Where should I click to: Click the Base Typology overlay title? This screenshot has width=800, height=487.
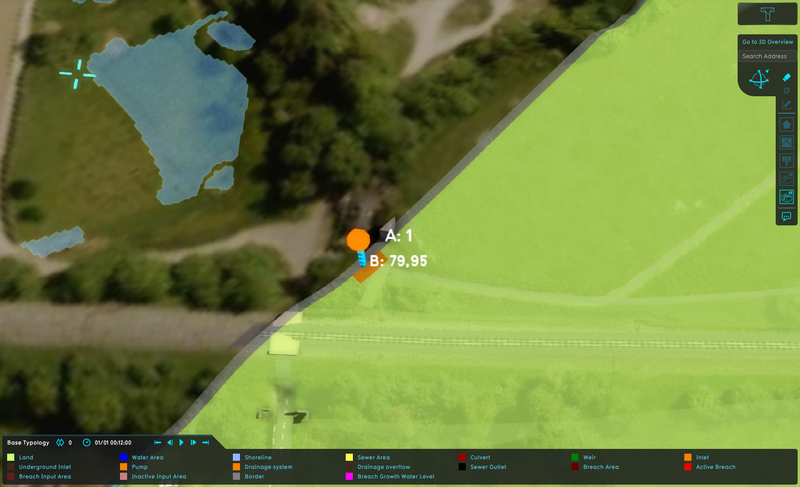[x=28, y=442]
